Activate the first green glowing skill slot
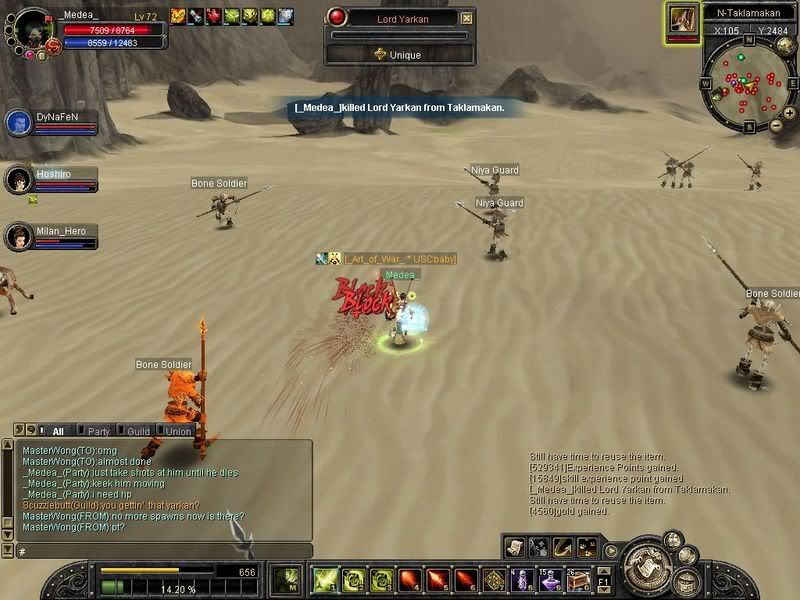 (x=324, y=579)
